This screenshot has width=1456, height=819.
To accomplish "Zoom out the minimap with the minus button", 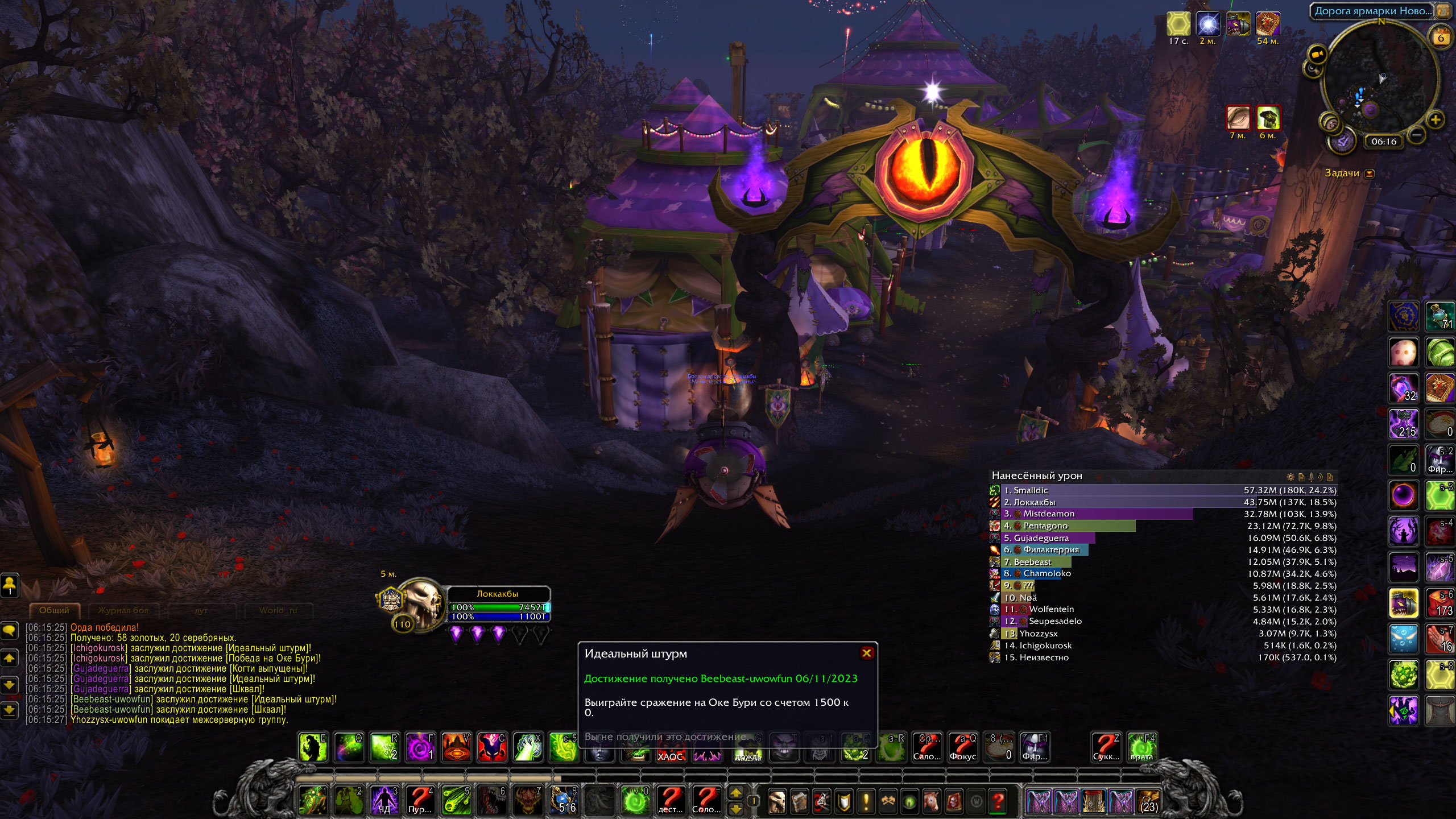I will point(1417,135).
